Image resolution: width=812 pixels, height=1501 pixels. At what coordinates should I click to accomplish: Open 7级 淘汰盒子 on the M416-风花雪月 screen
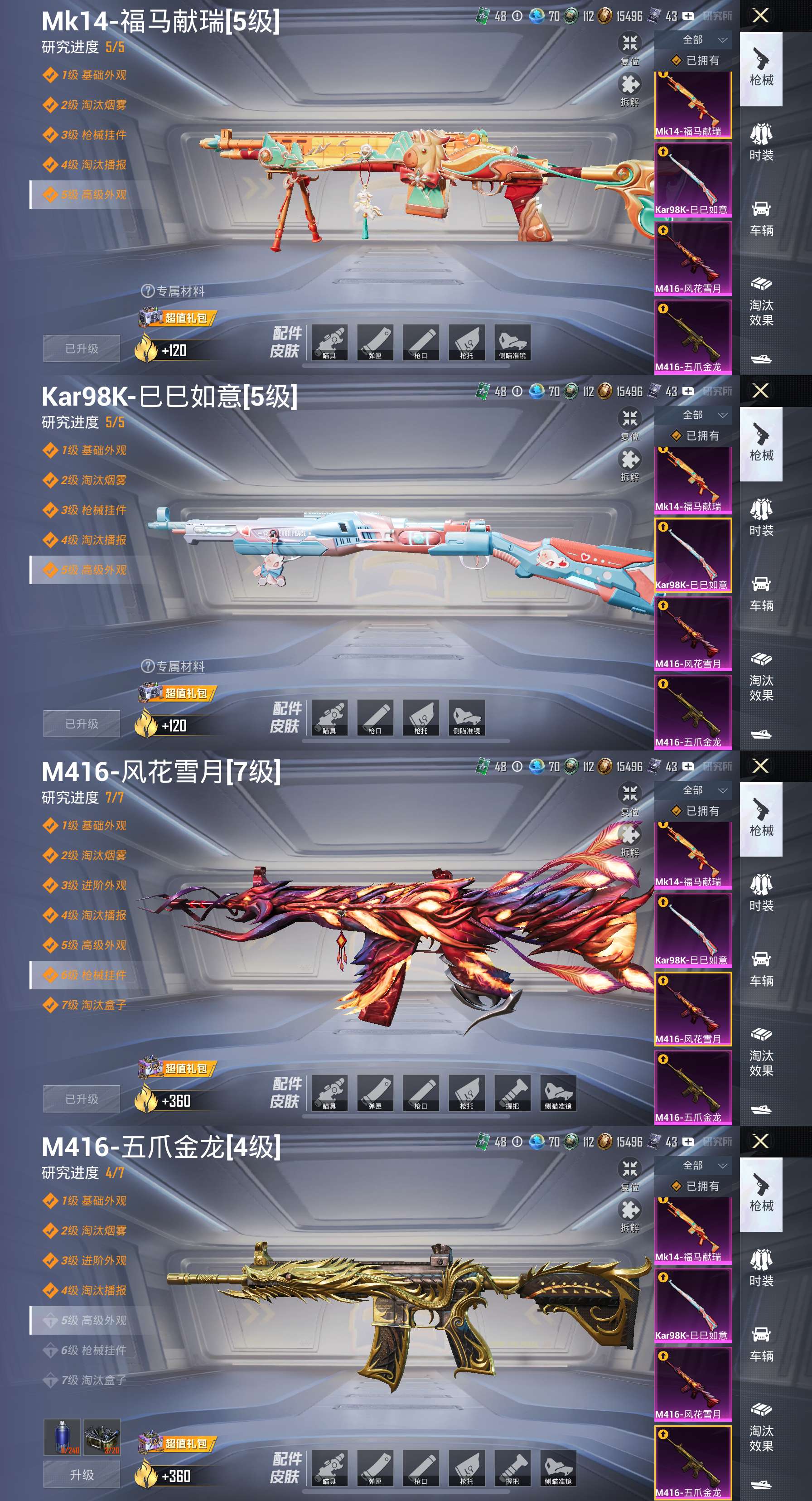[x=93, y=1005]
